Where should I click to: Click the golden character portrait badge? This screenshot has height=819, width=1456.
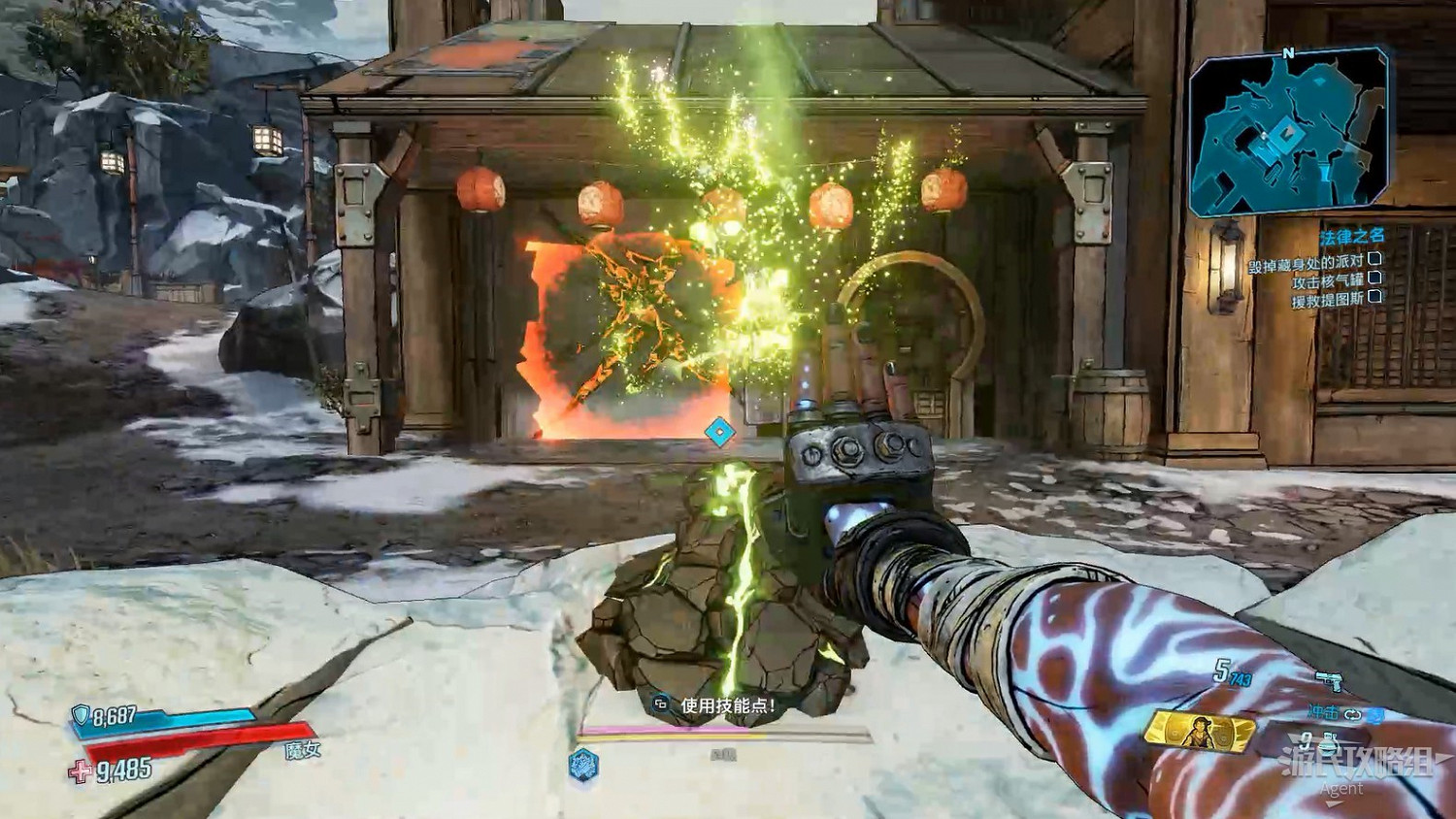tap(1199, 731)
